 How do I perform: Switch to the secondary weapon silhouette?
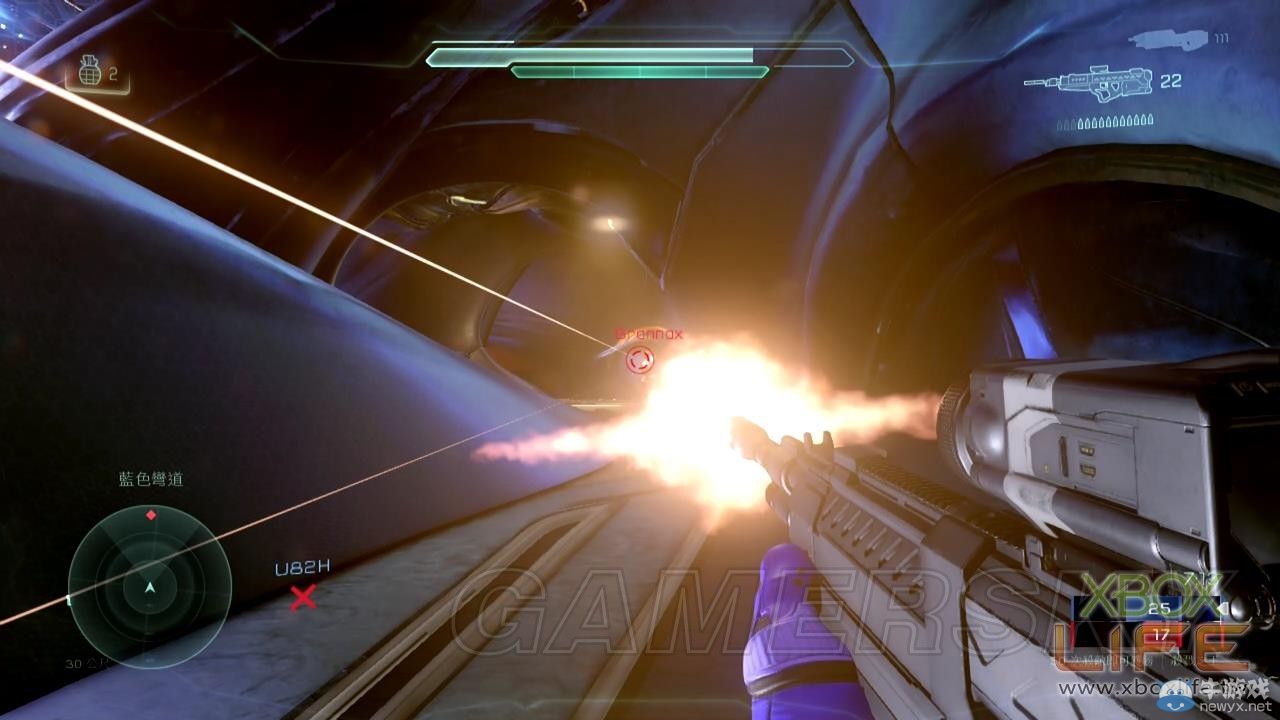click(x=1168, y=39)
